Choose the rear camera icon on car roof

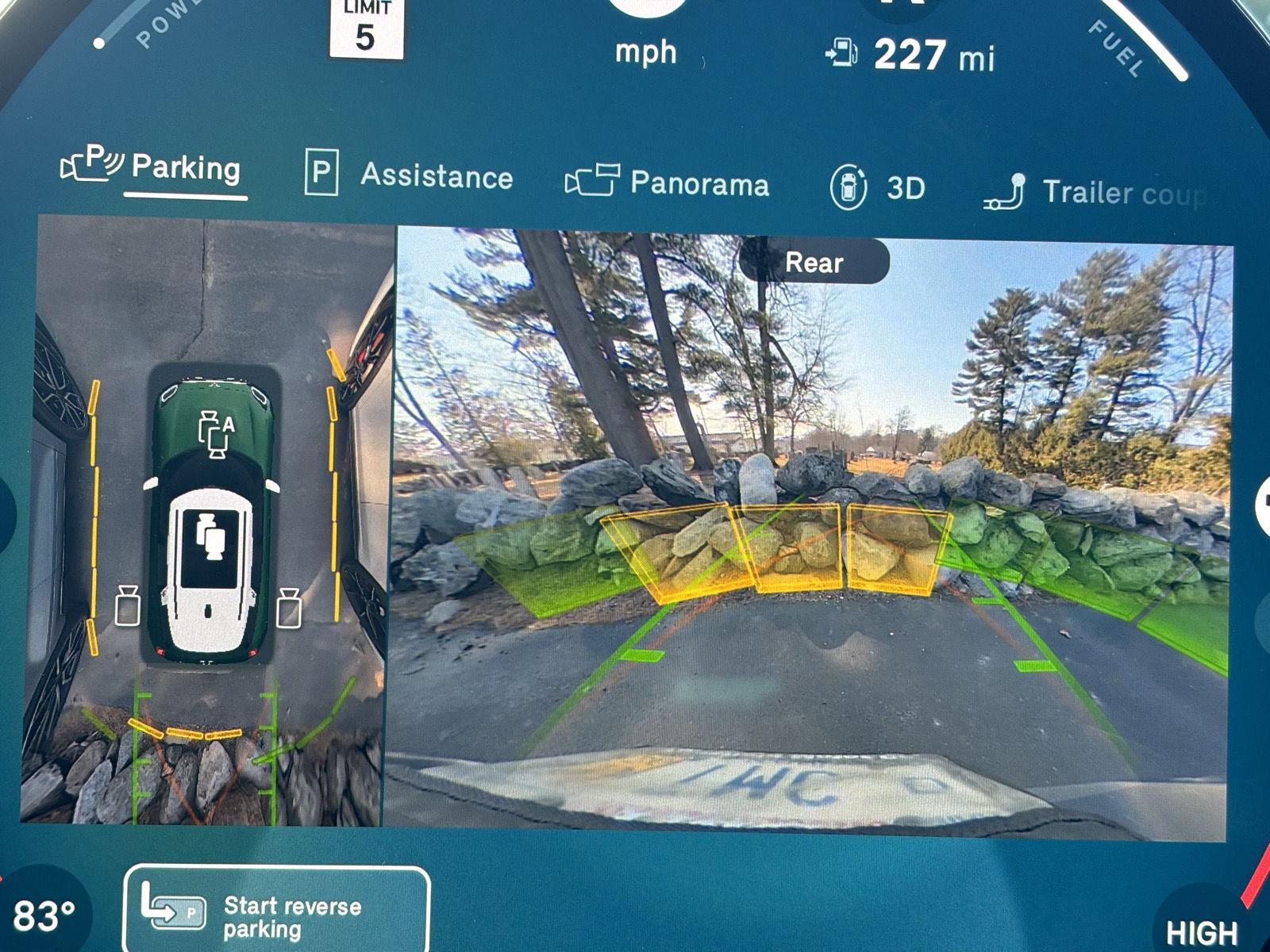[210, 537]
